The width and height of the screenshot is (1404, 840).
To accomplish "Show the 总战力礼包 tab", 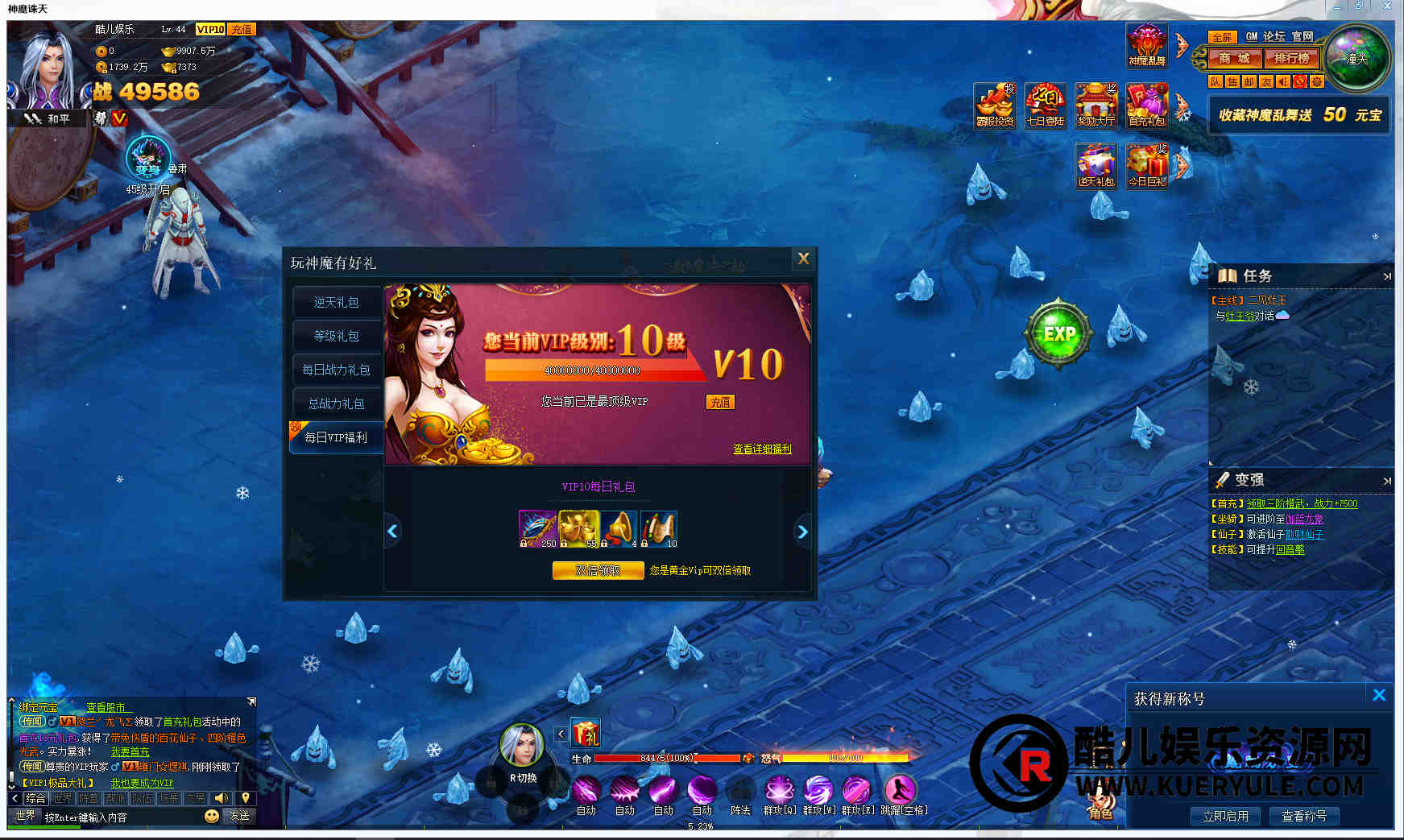I will click(x=336, y=403).
